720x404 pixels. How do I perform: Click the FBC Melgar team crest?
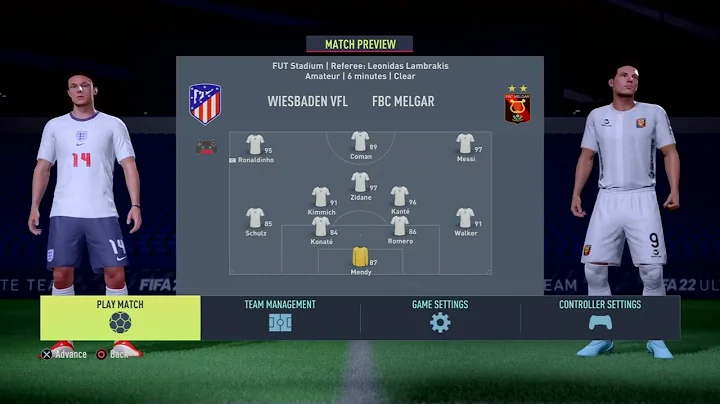pos(517,104)
